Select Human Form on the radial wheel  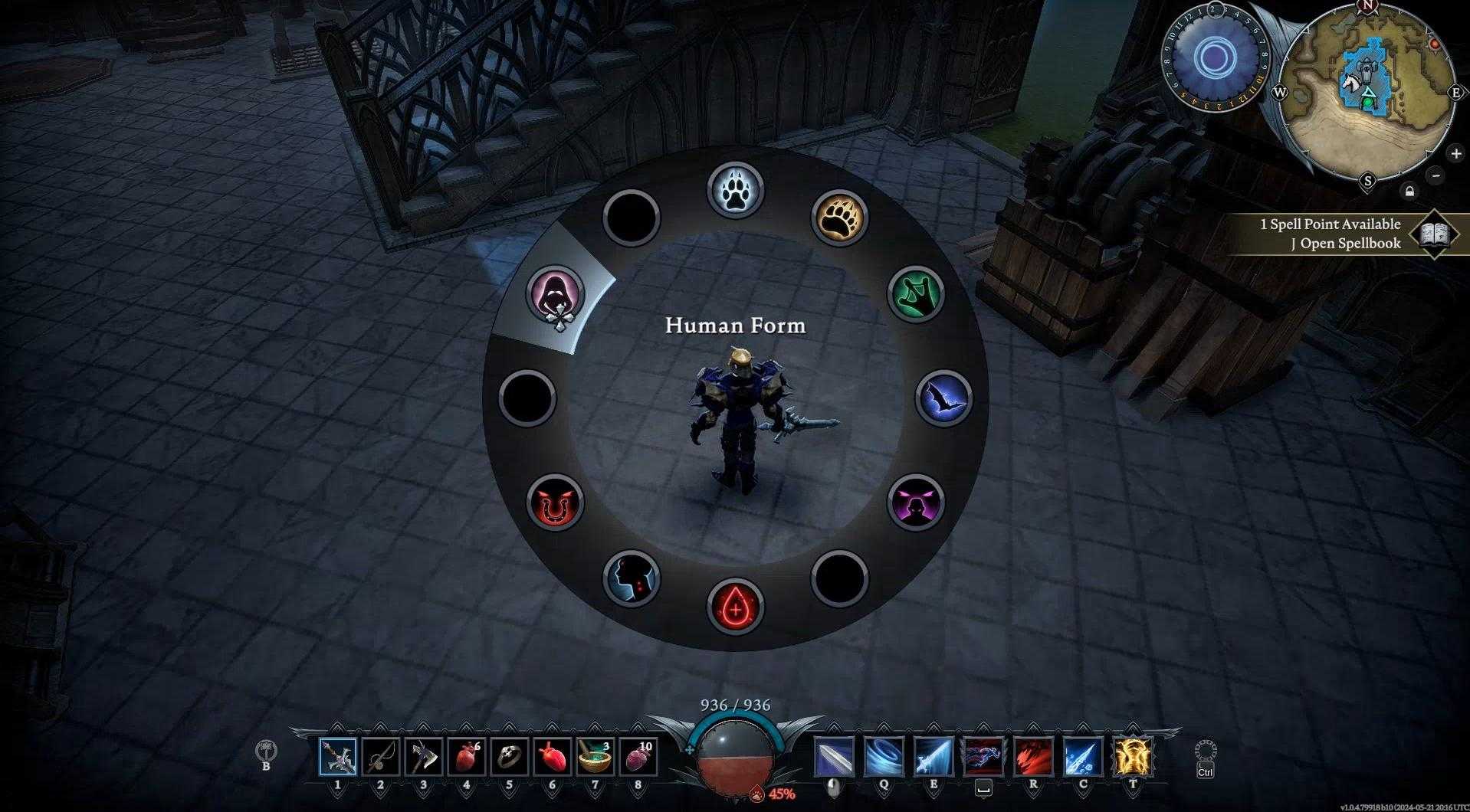(556, 295)
